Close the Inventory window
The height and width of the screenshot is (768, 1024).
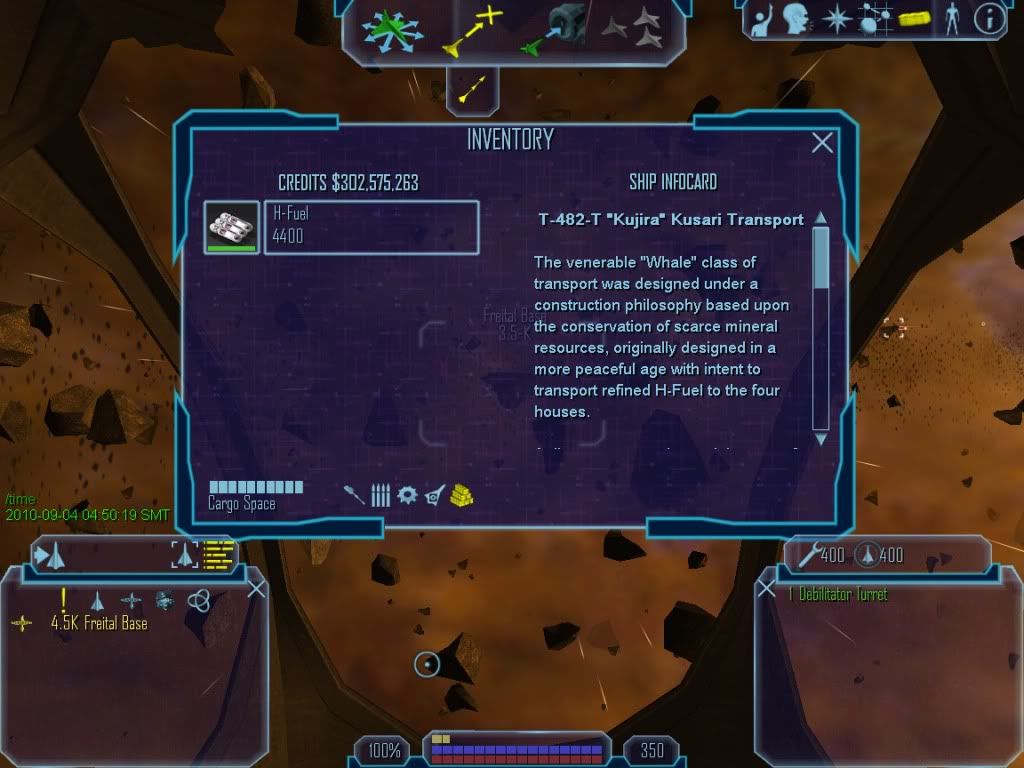[x=822, y=143]
